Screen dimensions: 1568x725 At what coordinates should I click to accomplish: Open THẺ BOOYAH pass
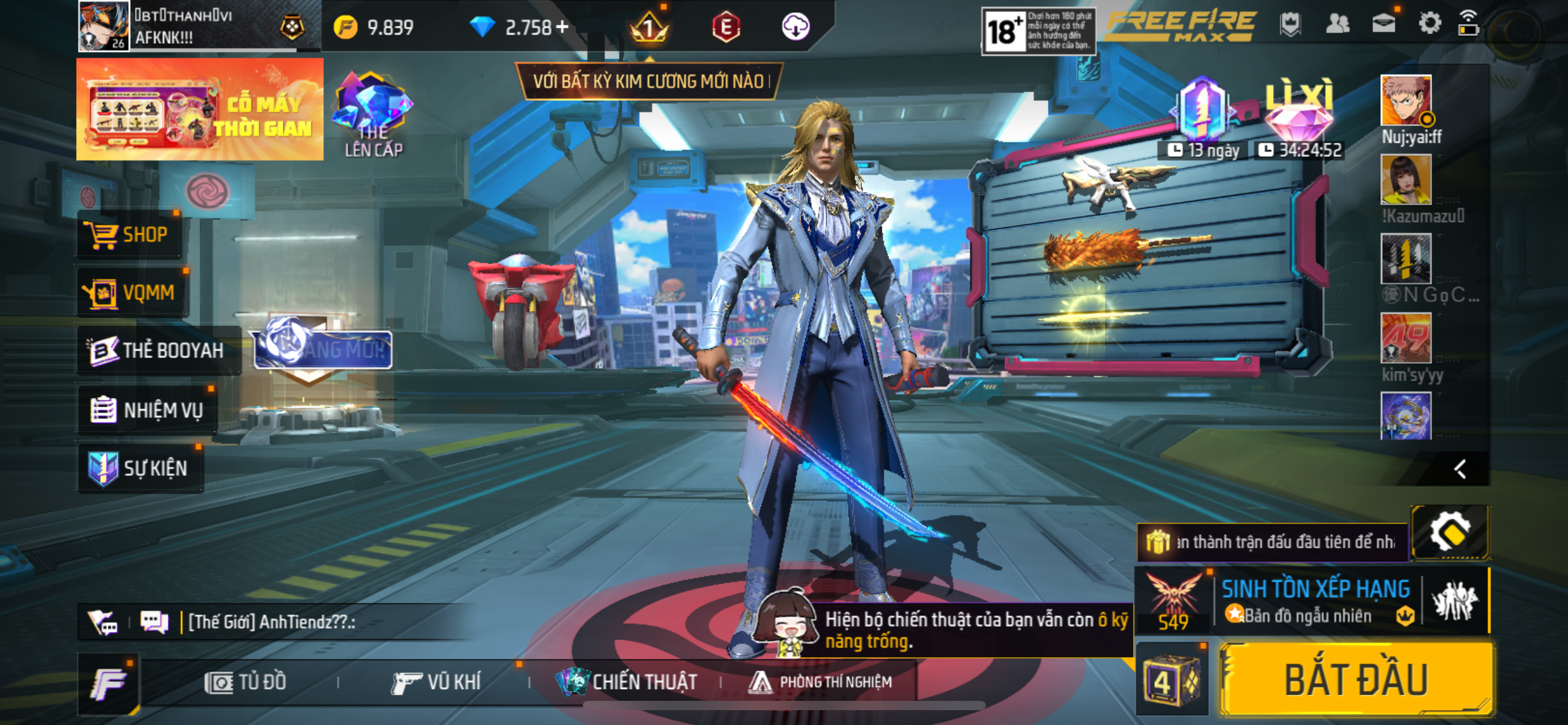click(157, 351)
